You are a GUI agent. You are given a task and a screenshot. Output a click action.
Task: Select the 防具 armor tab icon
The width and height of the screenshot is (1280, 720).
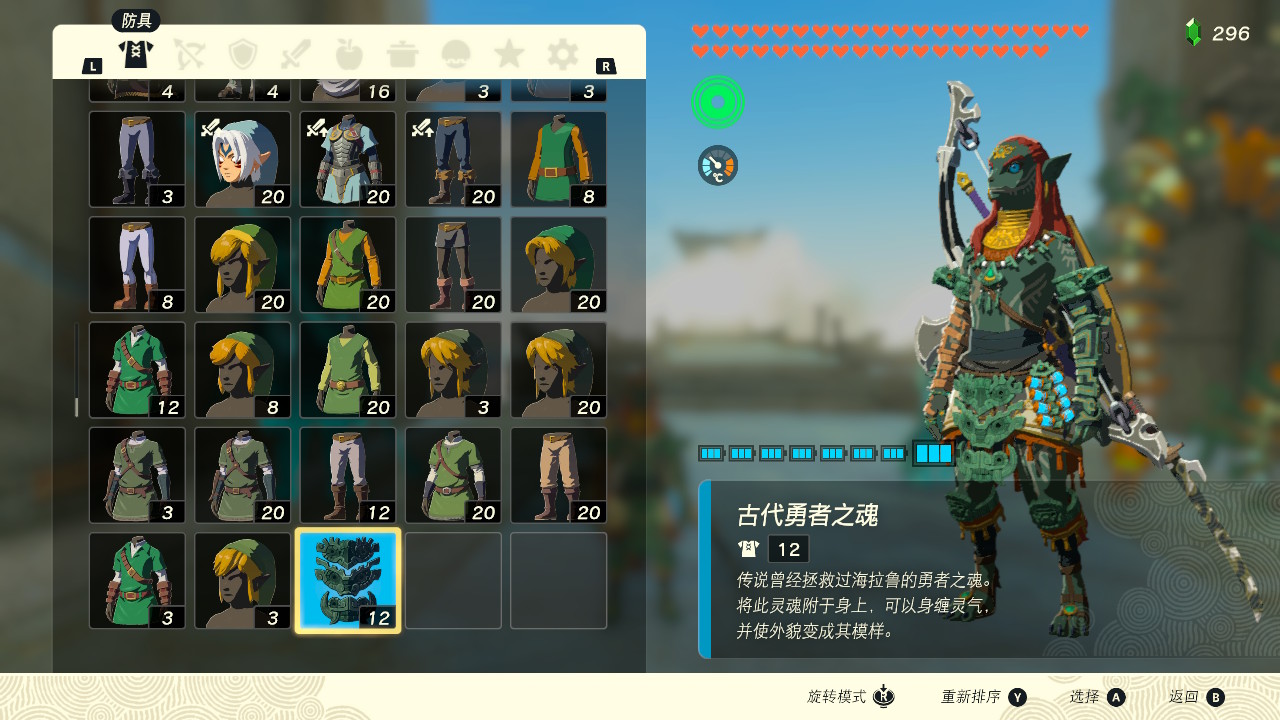pyautogui.click(x=135, y=53)
